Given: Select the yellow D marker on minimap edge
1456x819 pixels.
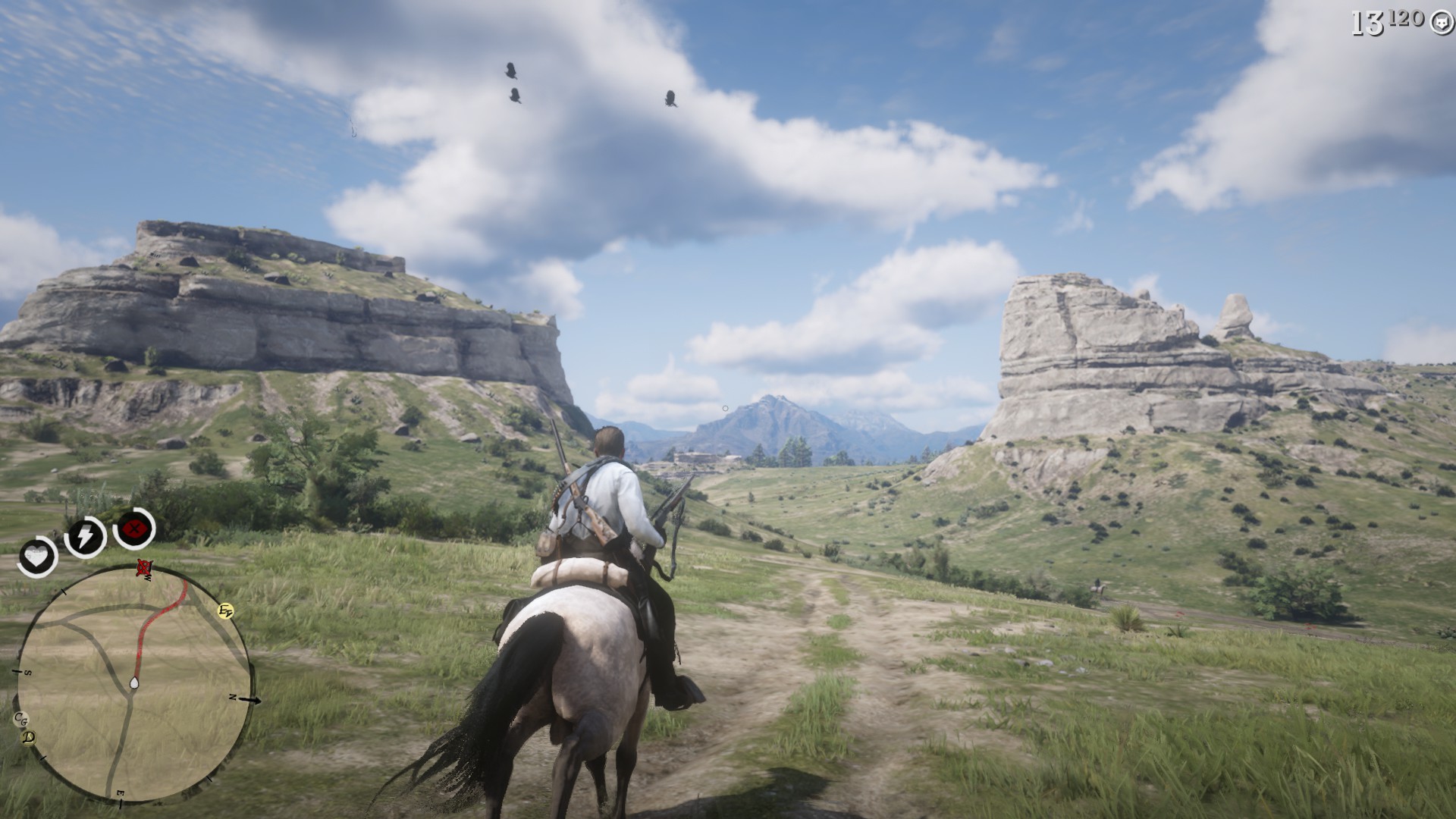Looking at the screenshot, I should tap(30, 737).
